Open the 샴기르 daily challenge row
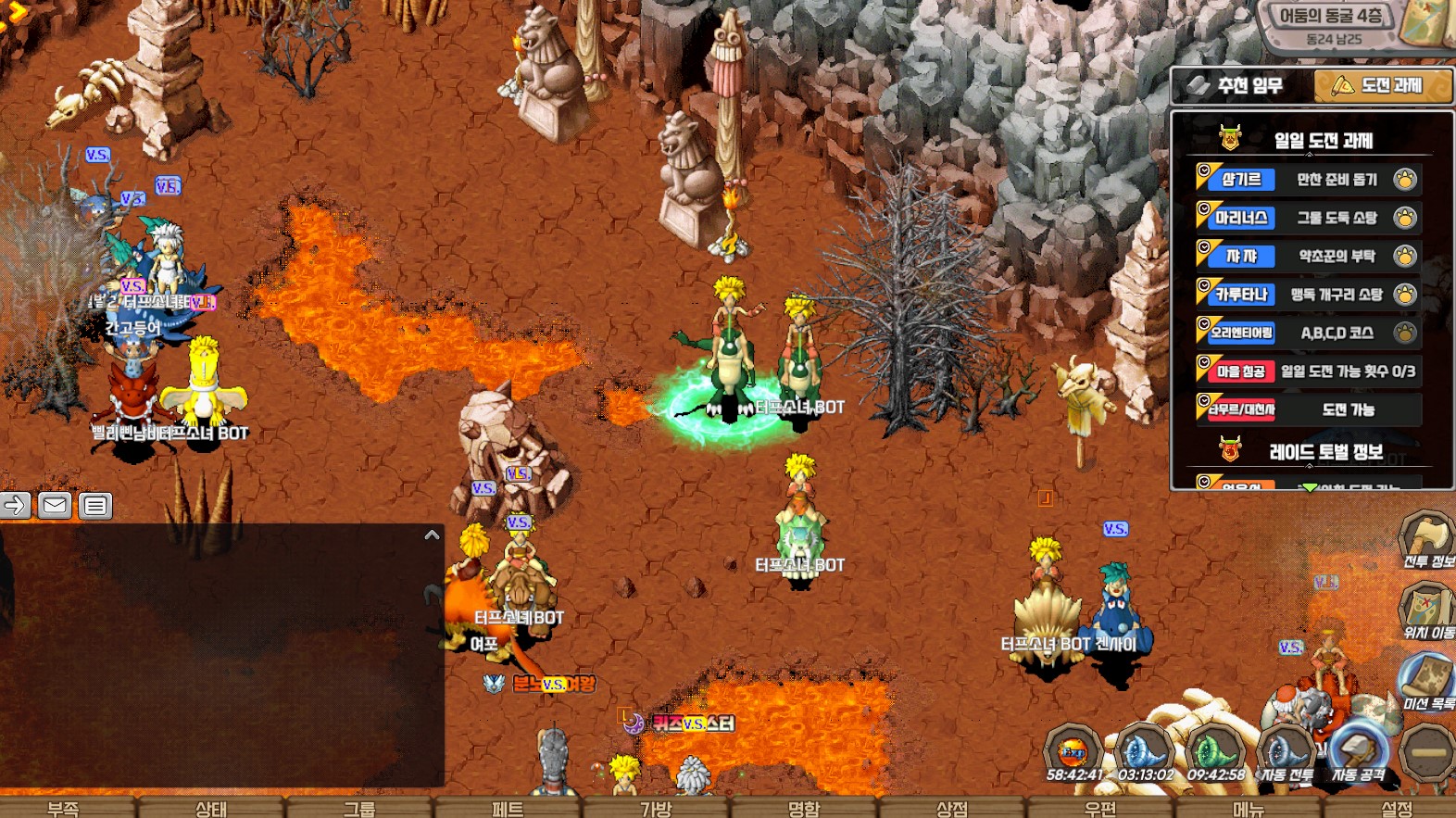Screen dimensions: 1456x818 pos(1308,179)
